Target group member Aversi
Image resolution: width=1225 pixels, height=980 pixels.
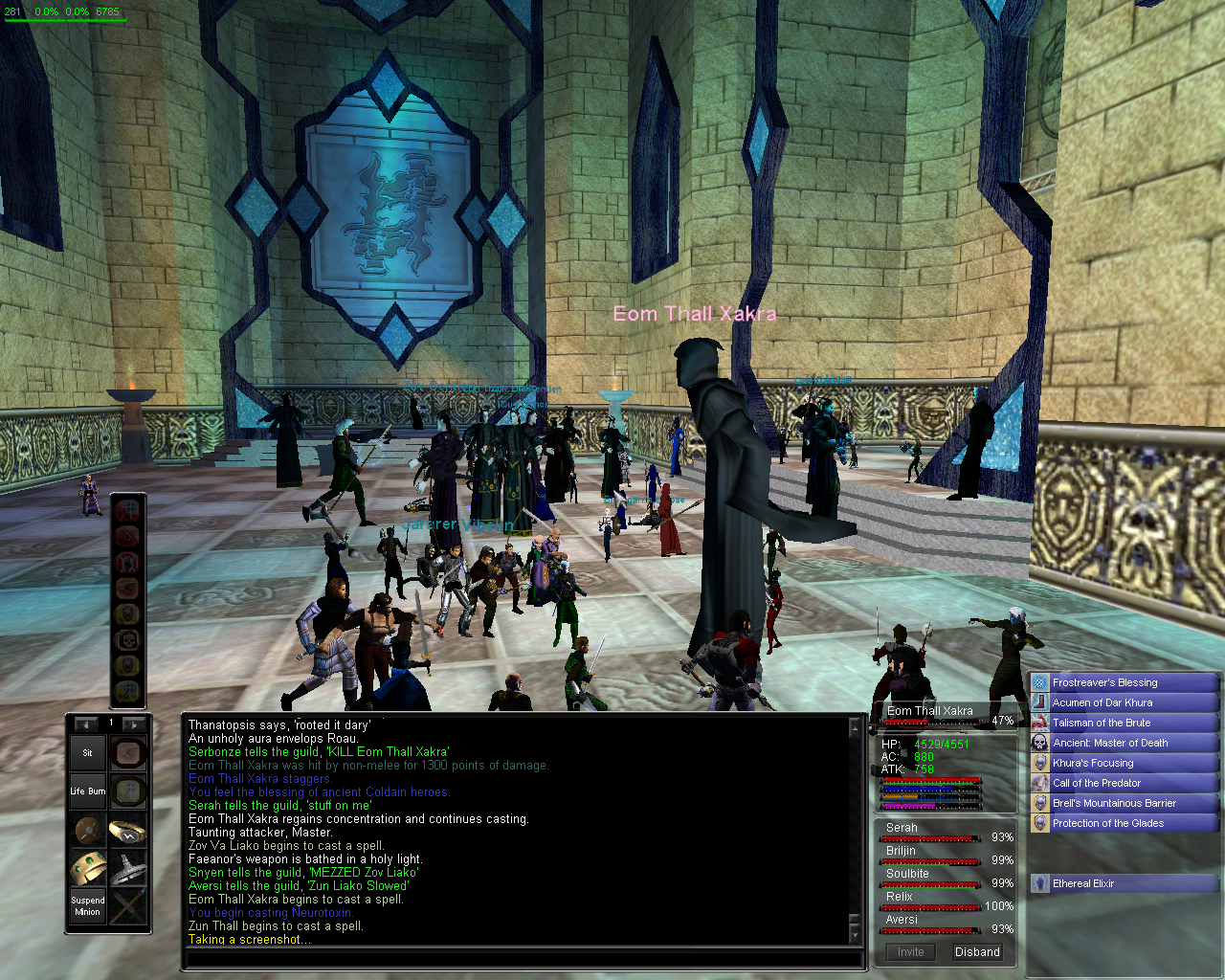[x=902, y=920]
